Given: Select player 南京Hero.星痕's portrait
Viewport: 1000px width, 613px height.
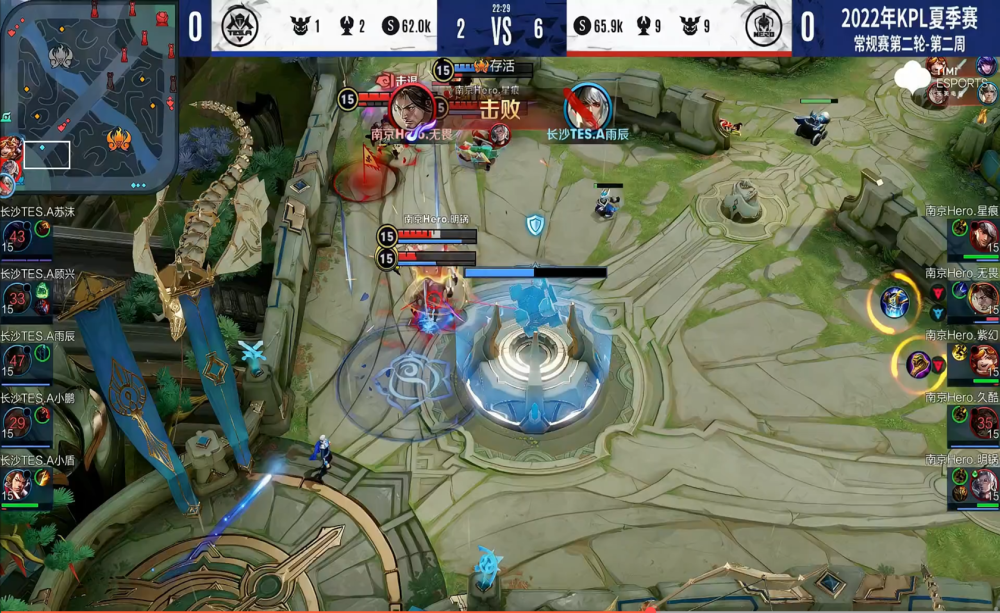Looking at the screenshot, I should coord(983,236).
